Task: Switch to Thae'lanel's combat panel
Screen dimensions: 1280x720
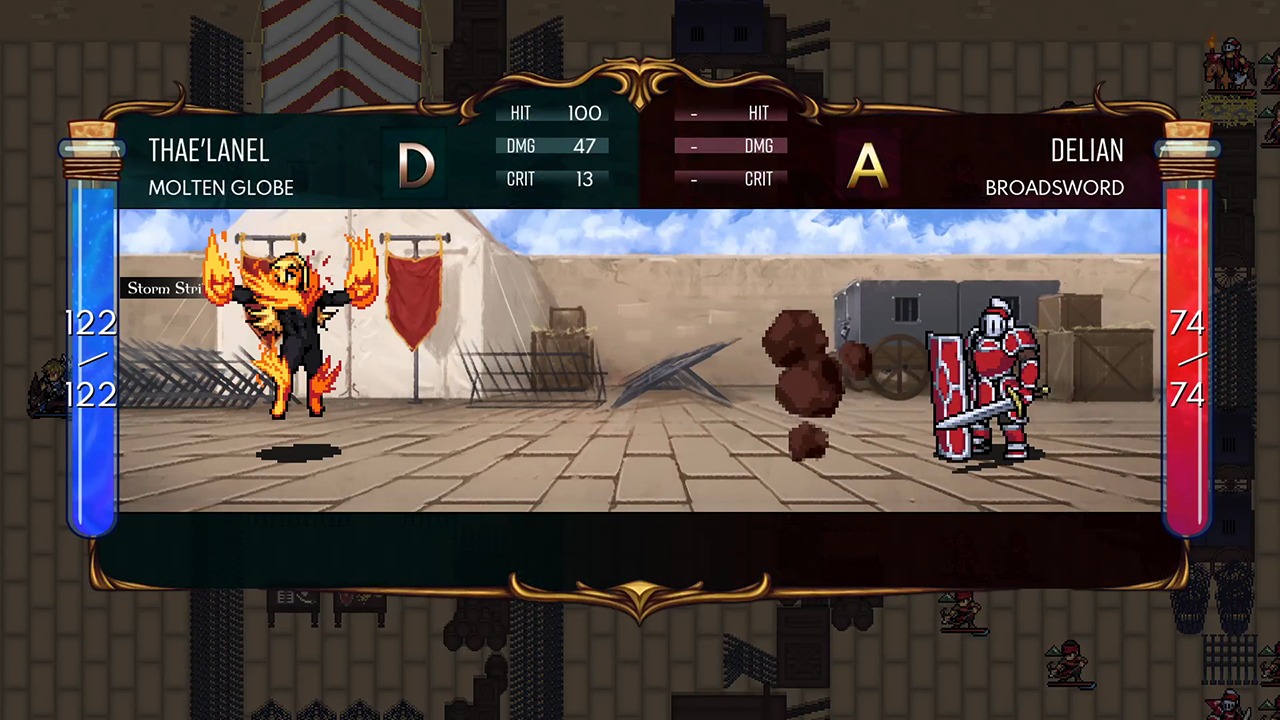Action: (208, 151)
